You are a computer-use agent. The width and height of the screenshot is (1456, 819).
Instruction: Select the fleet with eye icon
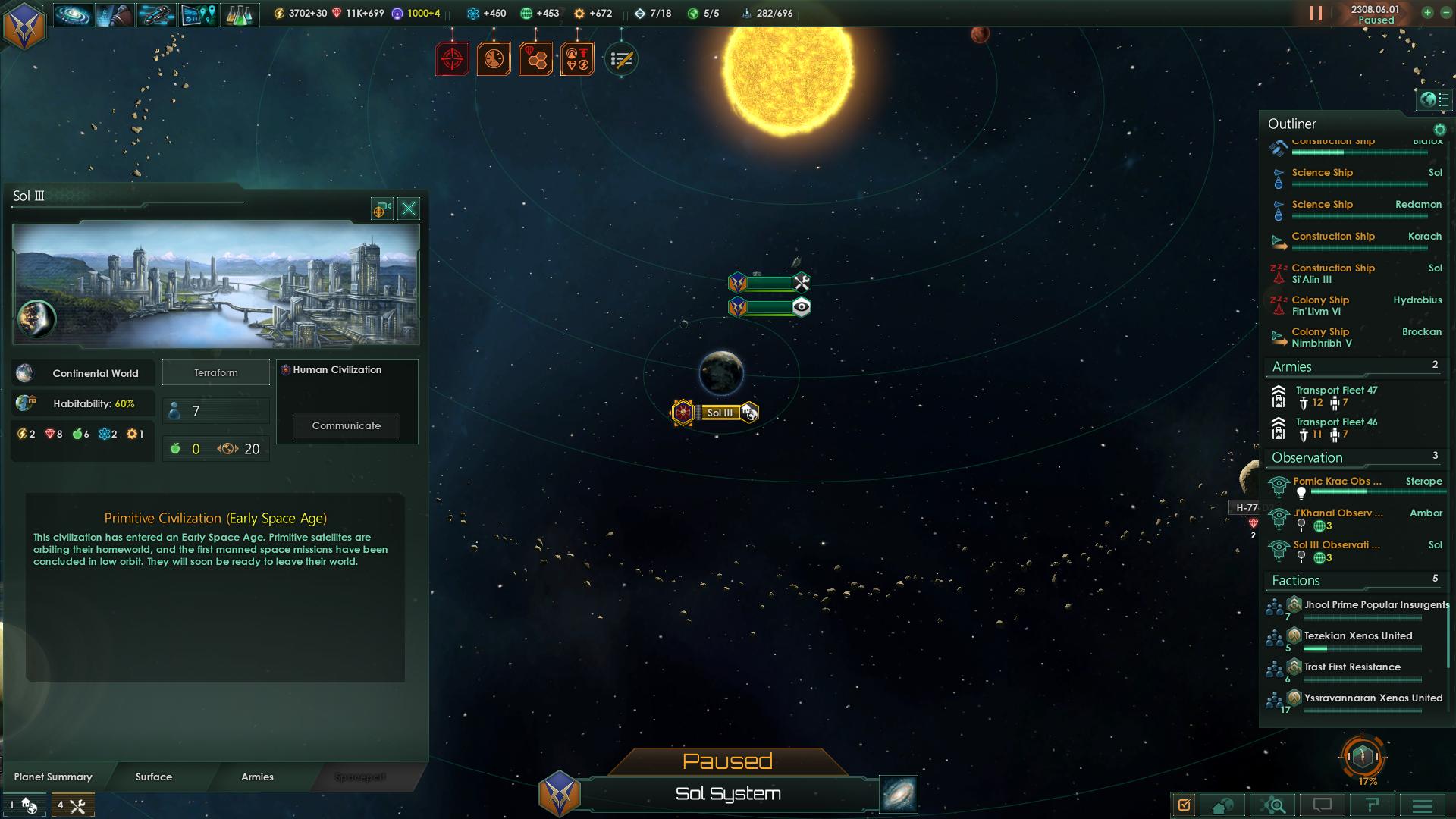click(769, 307)
